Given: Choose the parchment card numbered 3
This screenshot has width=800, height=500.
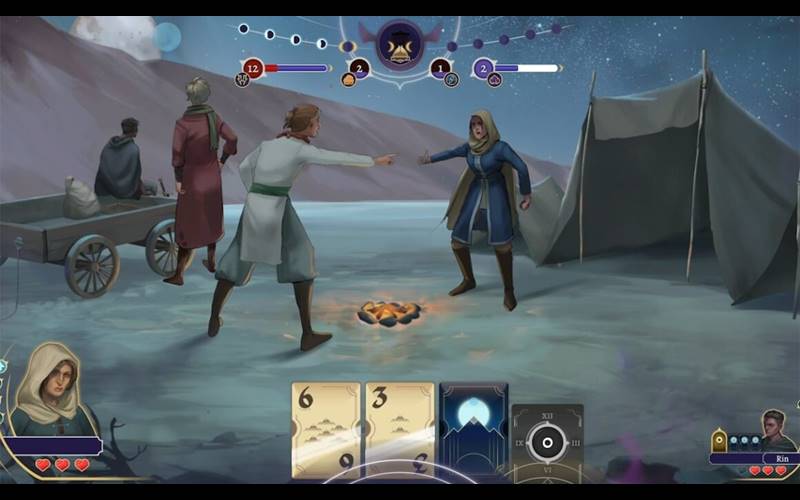Looking at the screenshot, I should pyautogui.click(x=399, y=430).
